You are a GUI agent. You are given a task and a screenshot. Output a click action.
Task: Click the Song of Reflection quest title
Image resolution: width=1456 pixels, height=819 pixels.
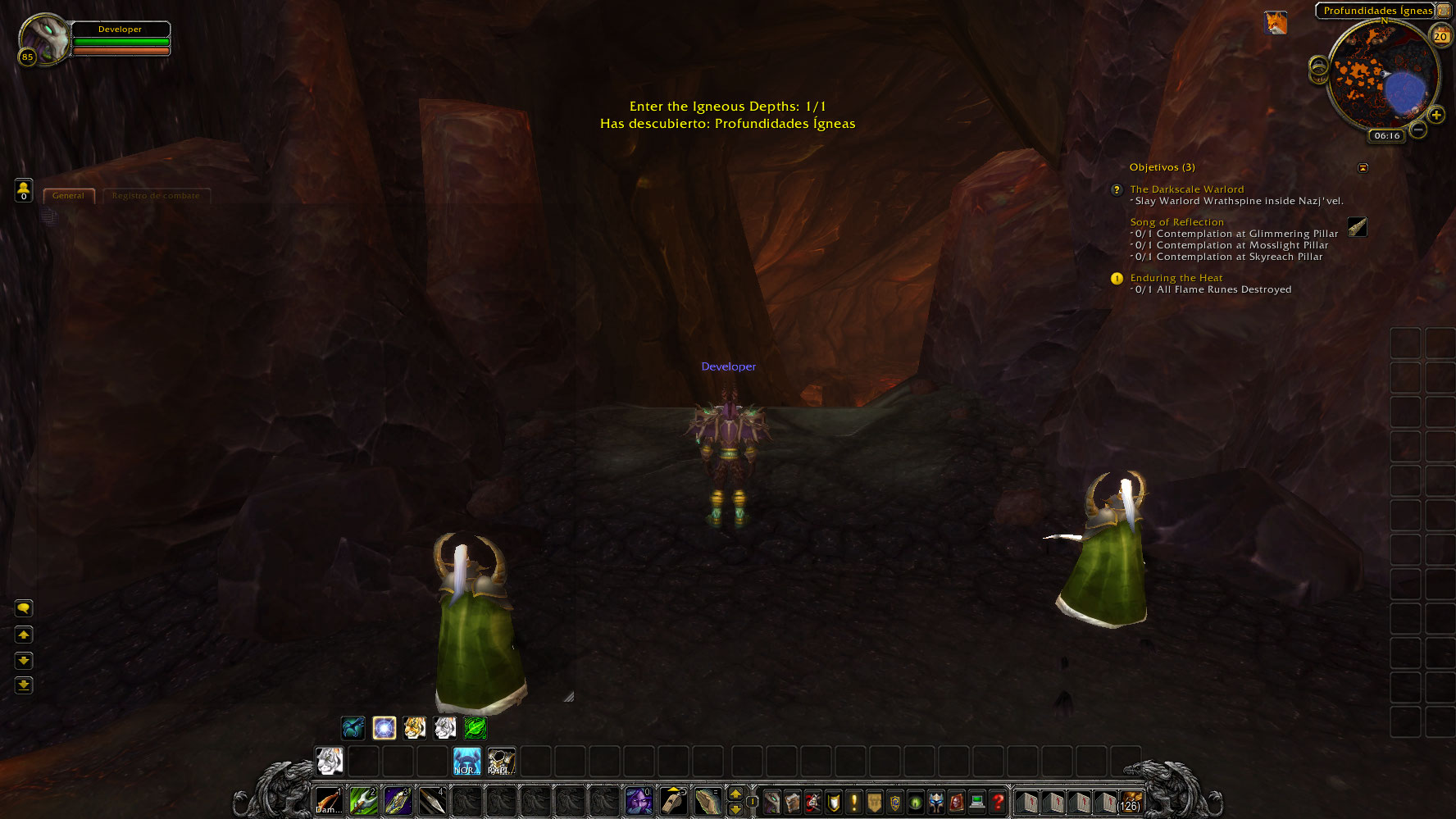[1176, 221]
